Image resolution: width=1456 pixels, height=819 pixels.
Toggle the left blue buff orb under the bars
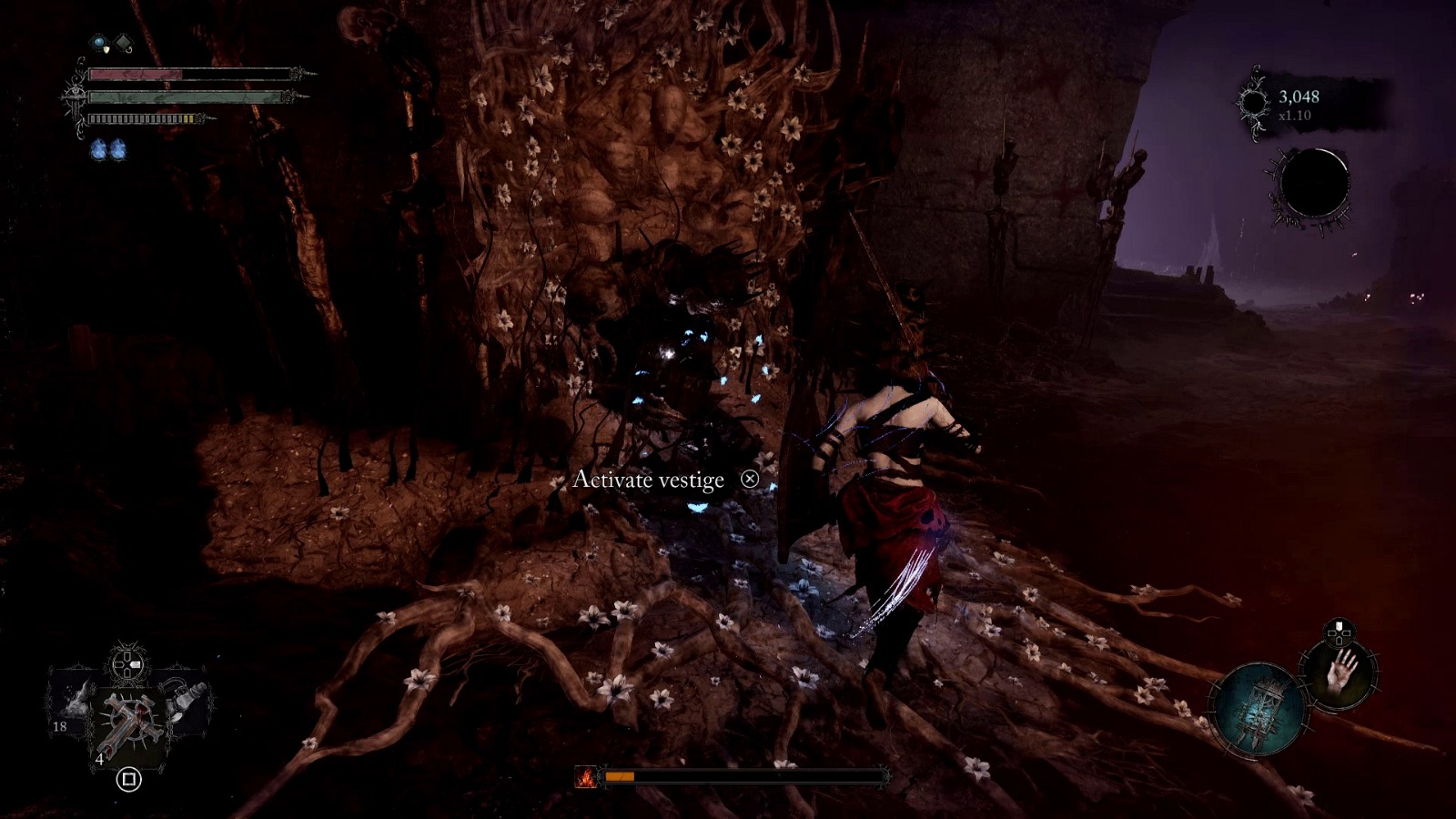tap(98, 149)
